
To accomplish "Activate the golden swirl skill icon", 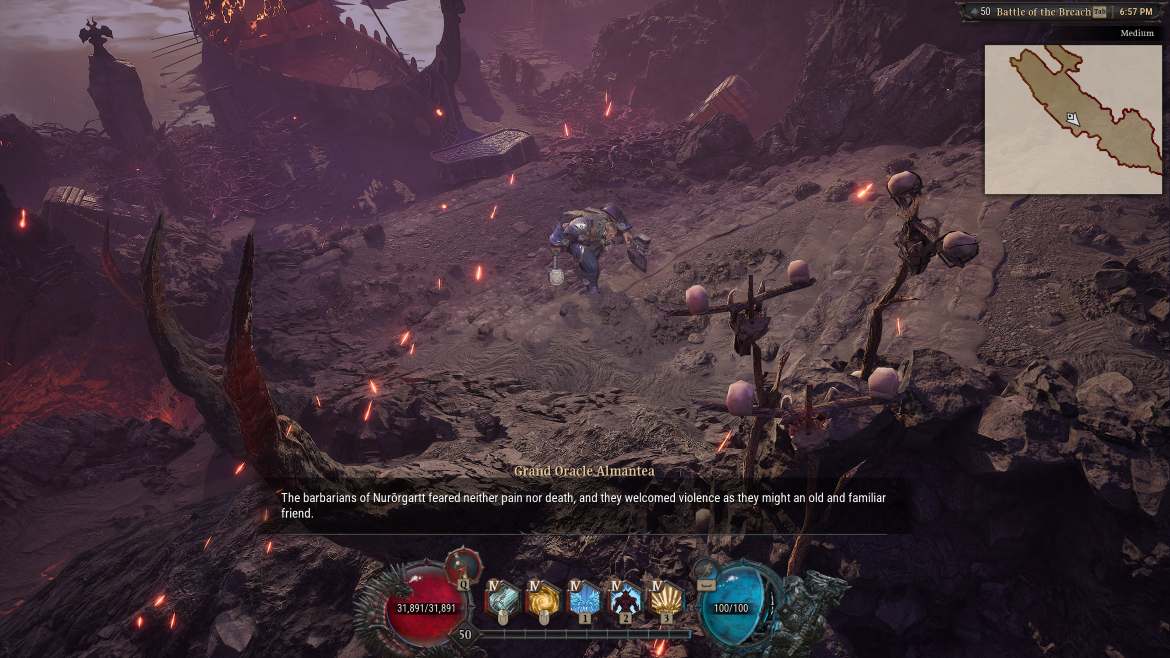I will (x=544, y=600).
